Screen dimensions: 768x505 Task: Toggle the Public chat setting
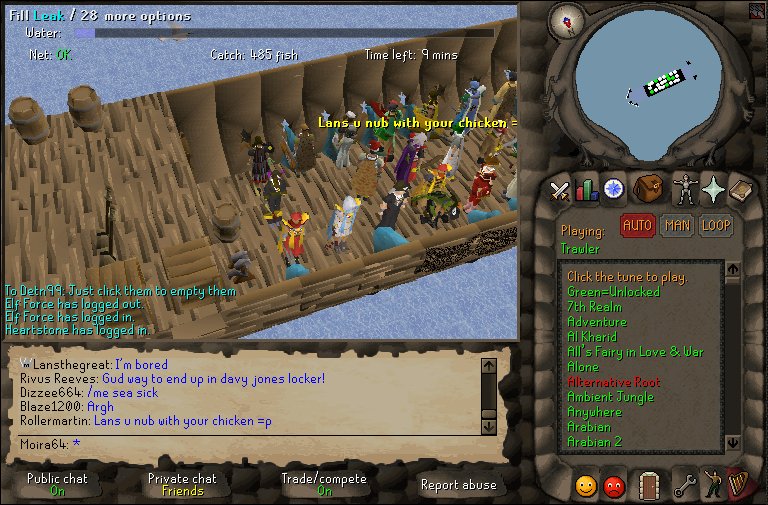click(x=57, y=484)
